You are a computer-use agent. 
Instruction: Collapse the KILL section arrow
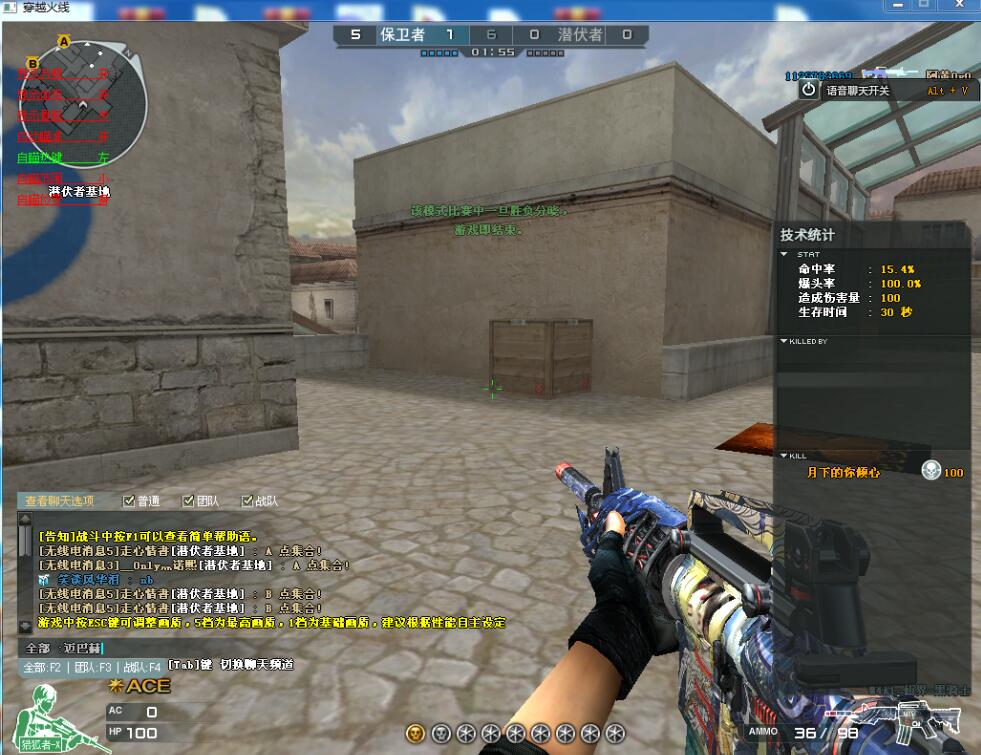(784, 455)
